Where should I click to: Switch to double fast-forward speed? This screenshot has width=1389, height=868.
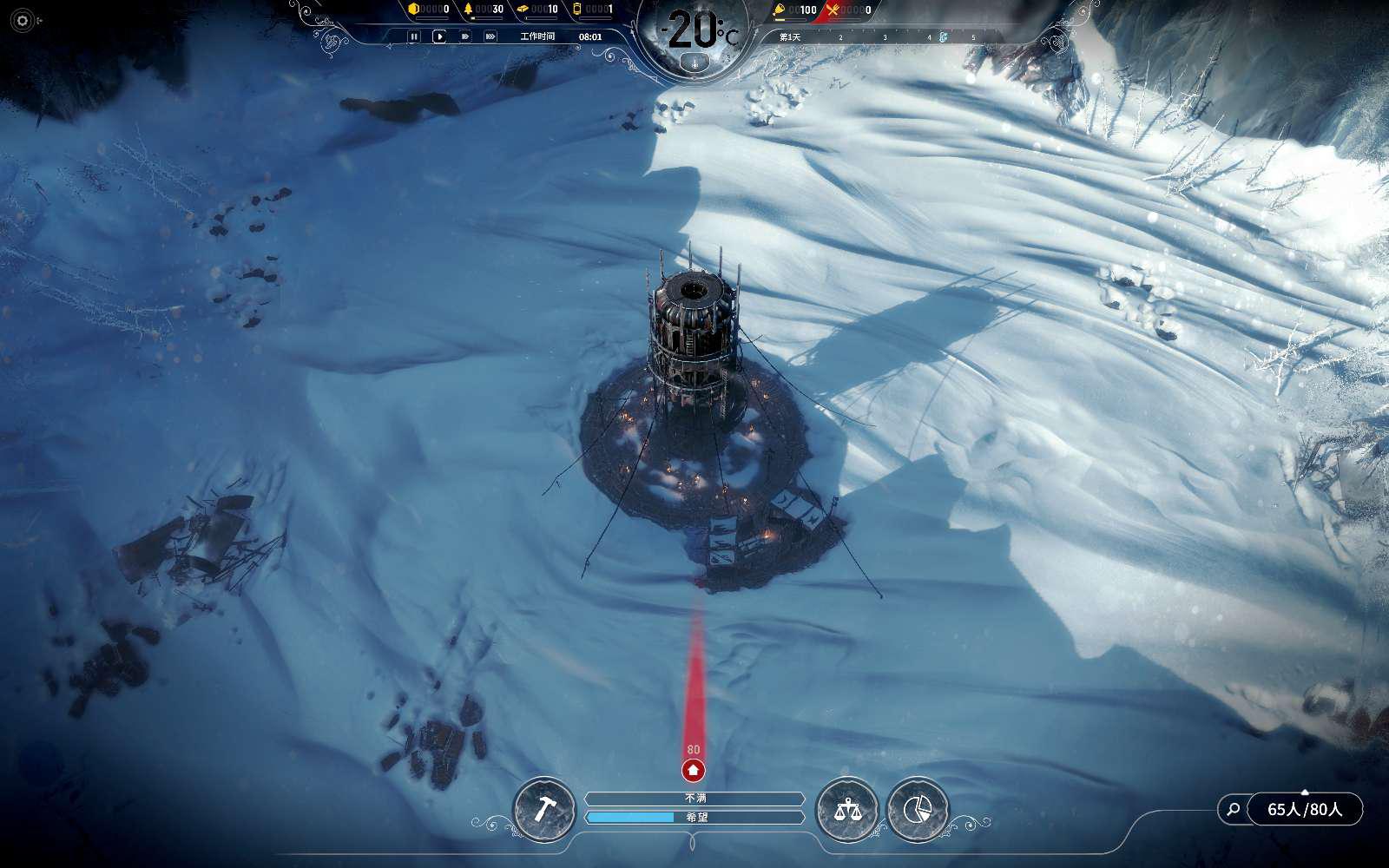tap(464, 36)
